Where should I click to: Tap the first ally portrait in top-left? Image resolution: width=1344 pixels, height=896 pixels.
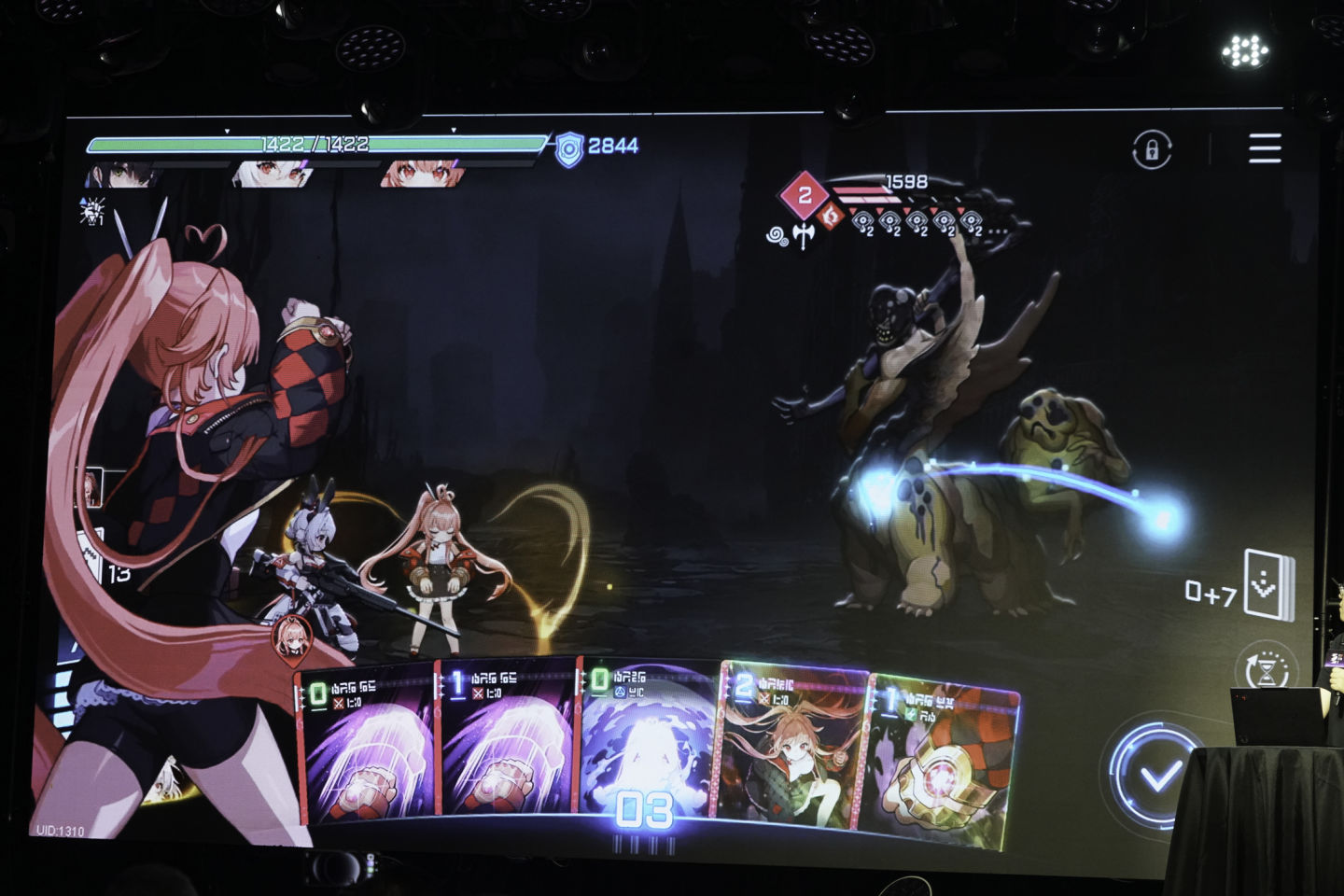point(121,175)
